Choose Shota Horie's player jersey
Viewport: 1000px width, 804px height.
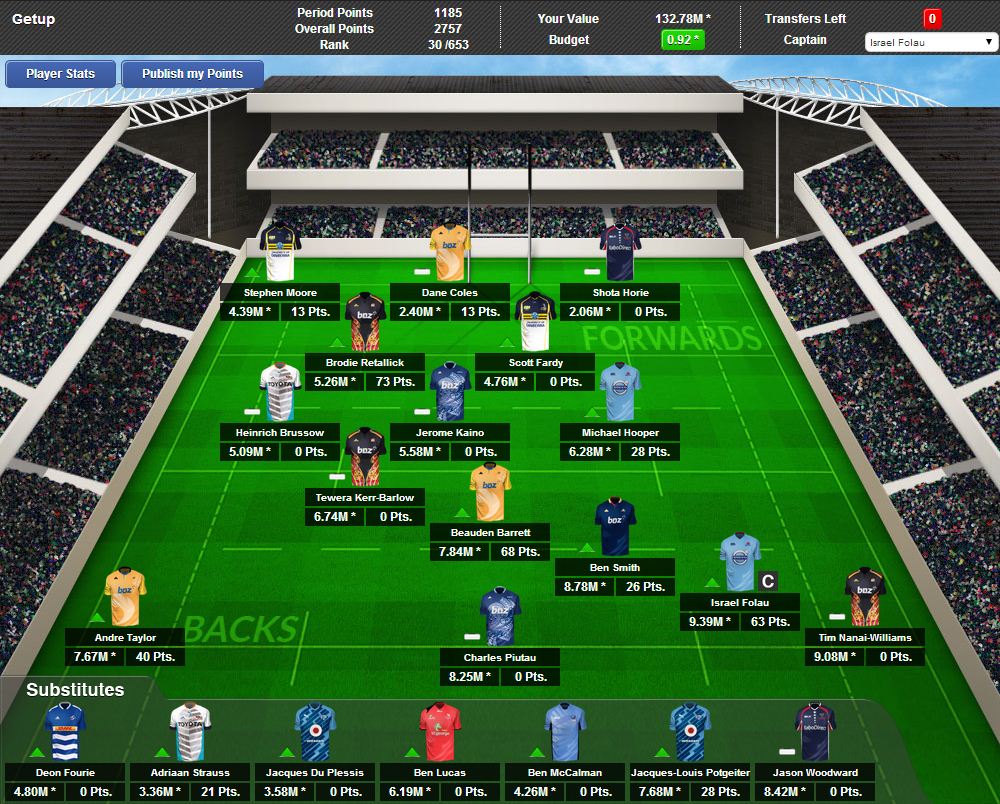[x=619, y=251]
